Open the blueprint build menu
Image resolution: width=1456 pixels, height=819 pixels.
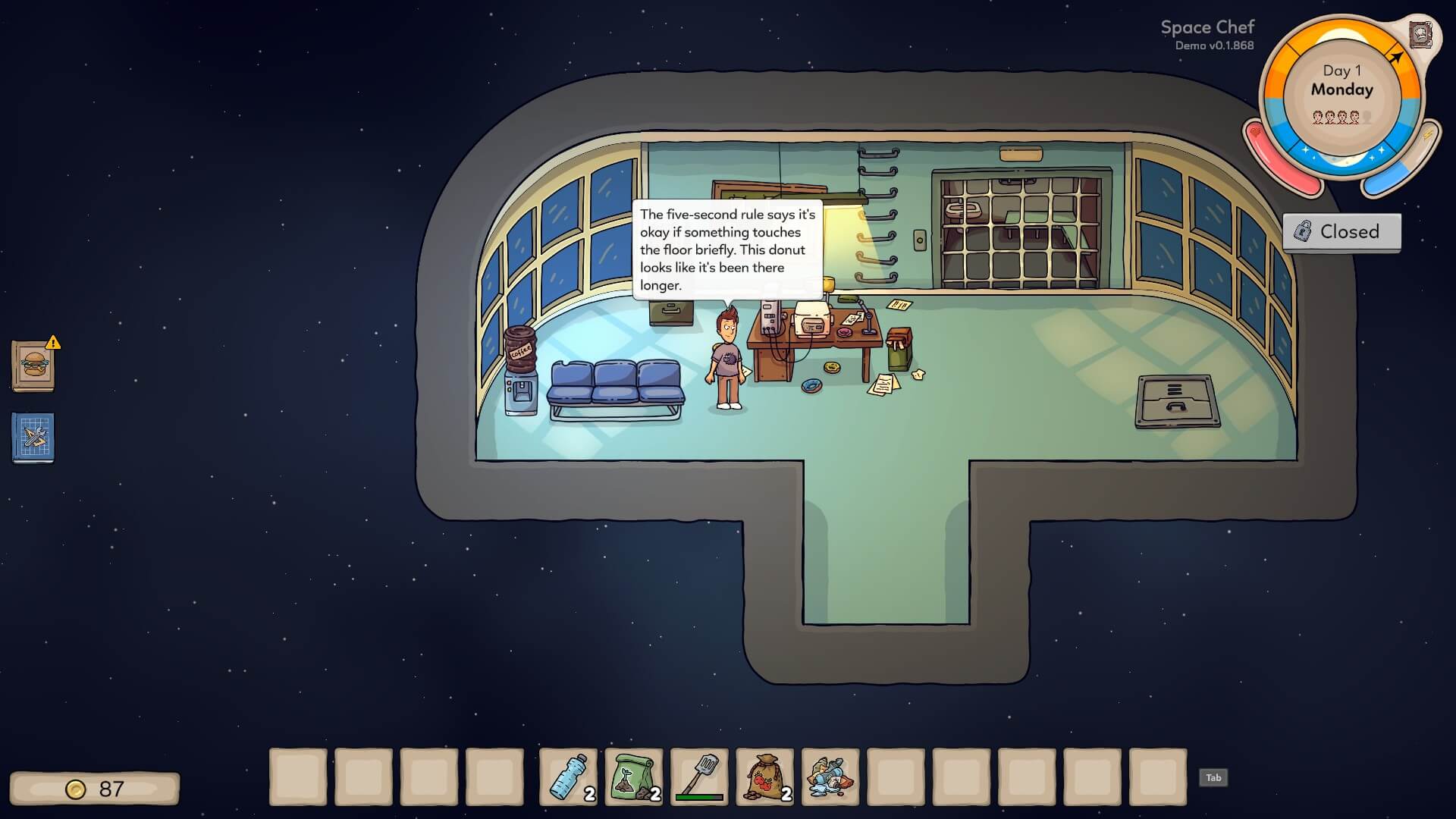pos(33,438)
